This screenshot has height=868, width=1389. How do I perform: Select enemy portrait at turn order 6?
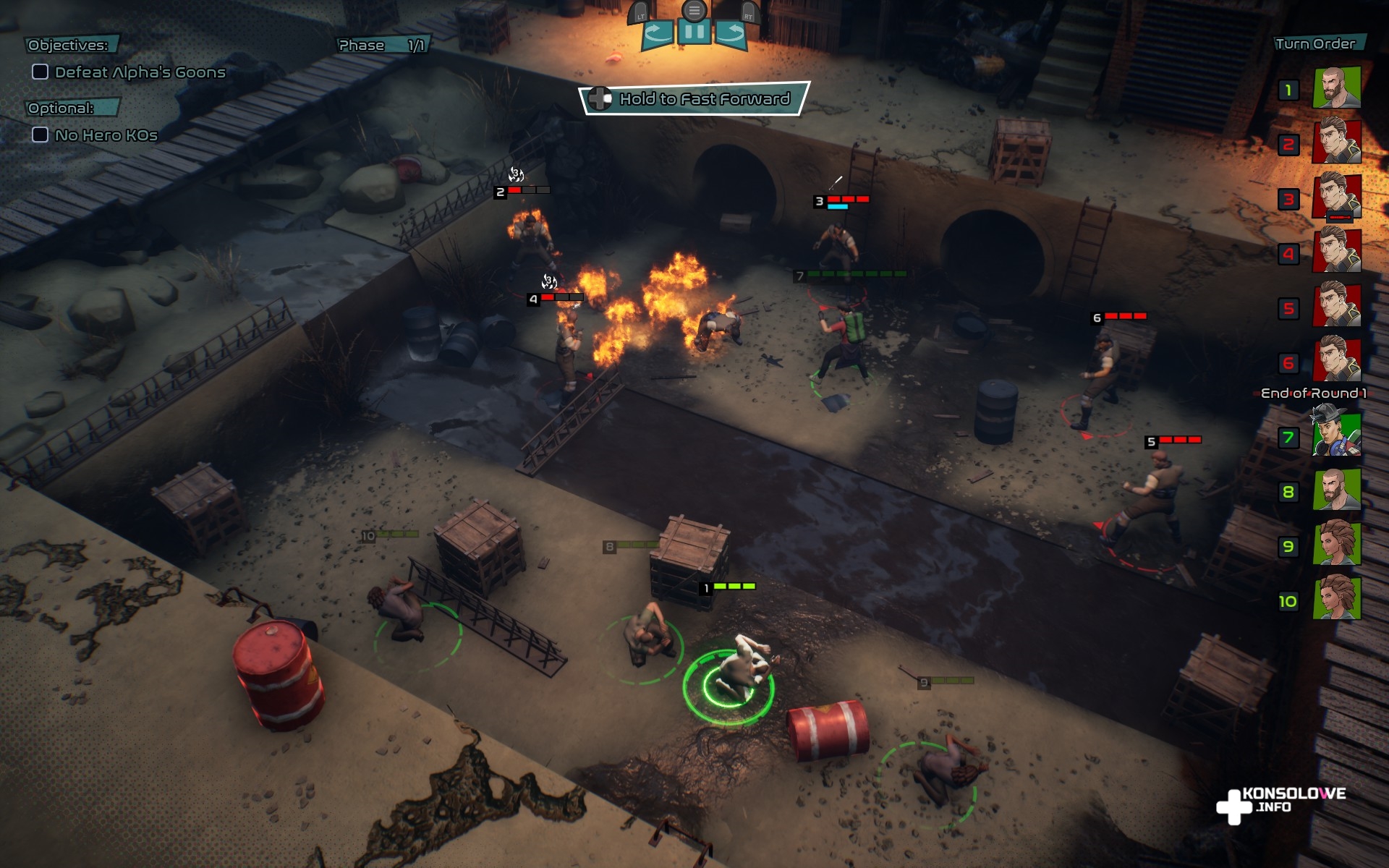pyautogui.click(x=1336, y=359)
